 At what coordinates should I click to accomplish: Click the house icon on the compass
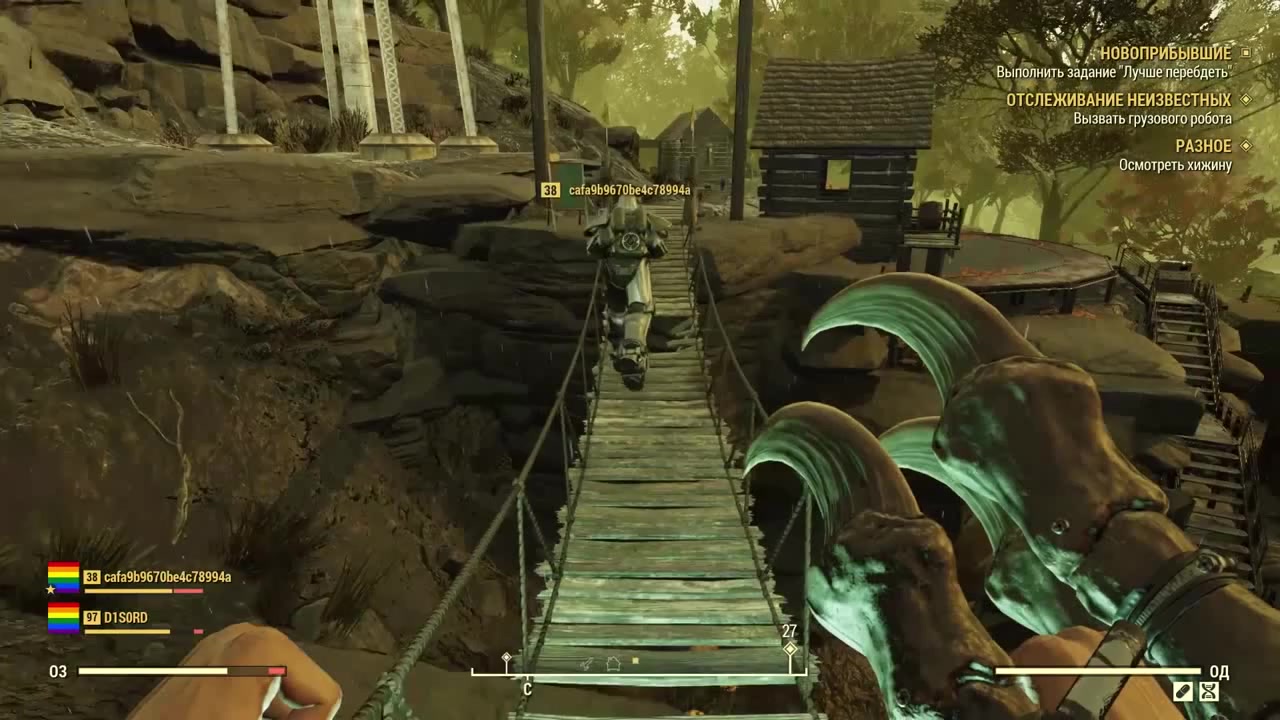pos(613,662)
